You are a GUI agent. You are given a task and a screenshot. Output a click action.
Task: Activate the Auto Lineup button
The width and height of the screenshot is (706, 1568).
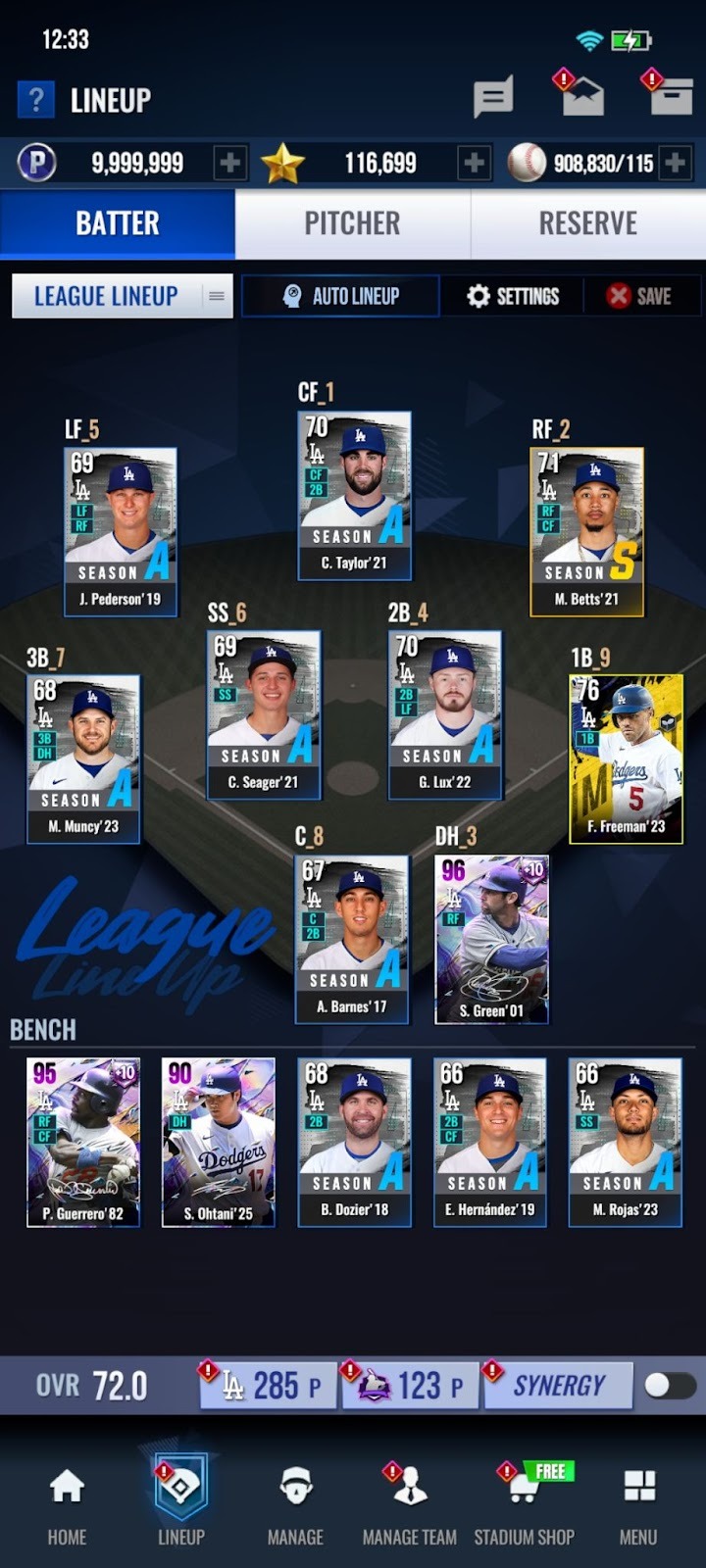[x=340, y=296]
